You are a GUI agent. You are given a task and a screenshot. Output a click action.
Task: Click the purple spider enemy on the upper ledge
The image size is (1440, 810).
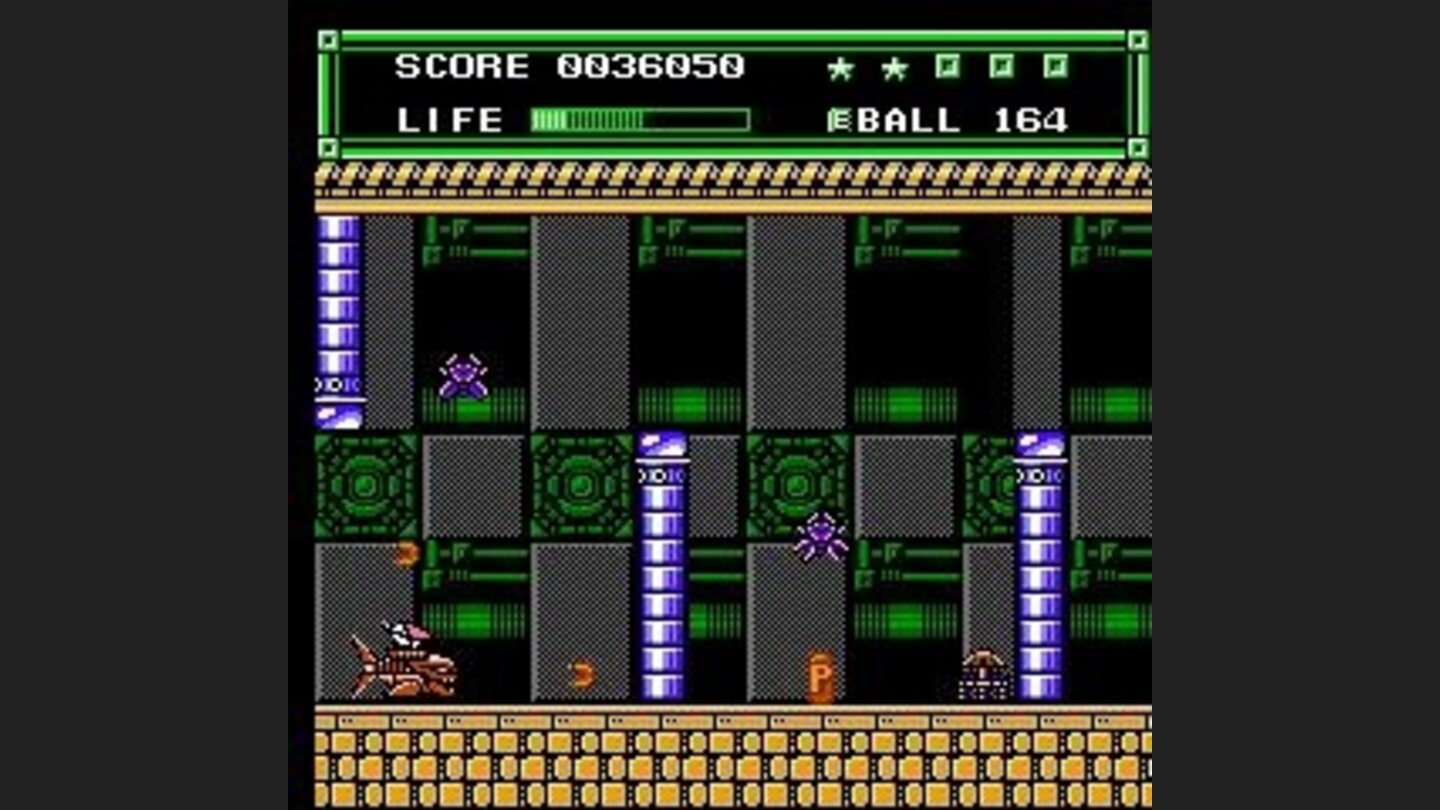pos(464,375)
